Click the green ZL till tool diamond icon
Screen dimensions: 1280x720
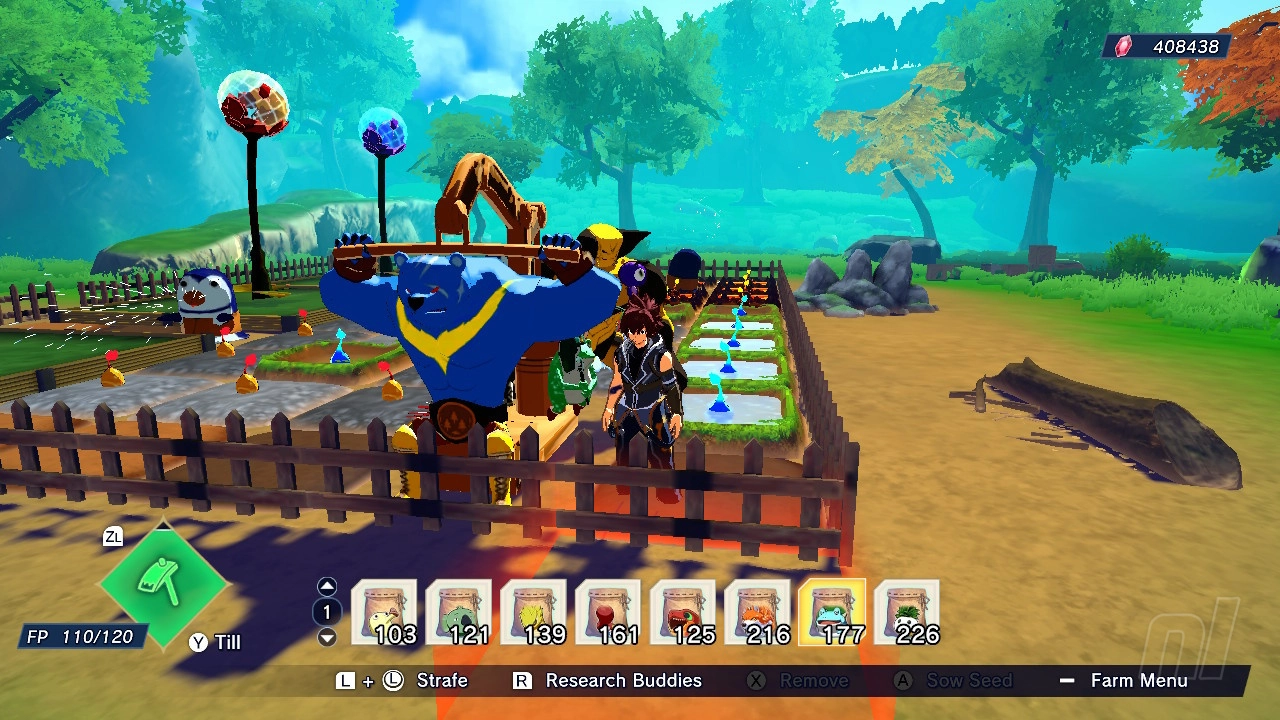click(163, 583)
